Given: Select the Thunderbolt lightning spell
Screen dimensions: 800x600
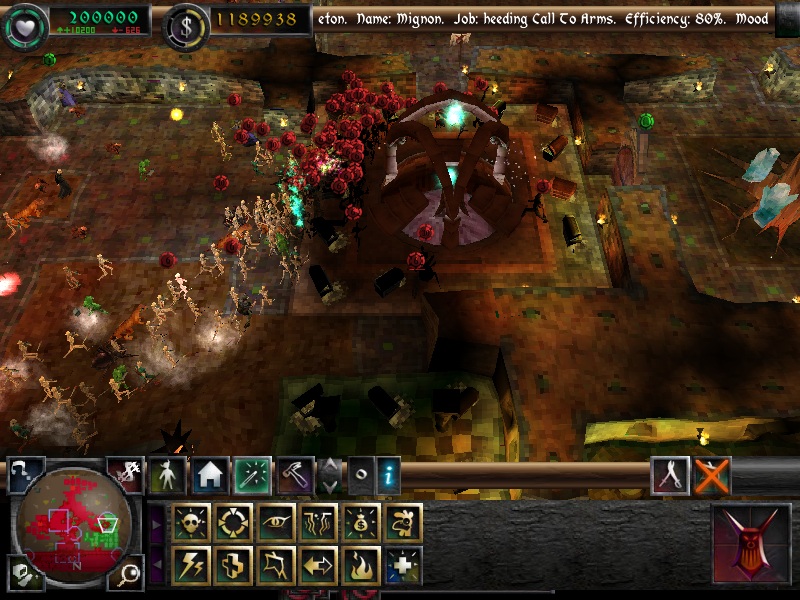Looking at the screenshot, I should pos(191,565).
